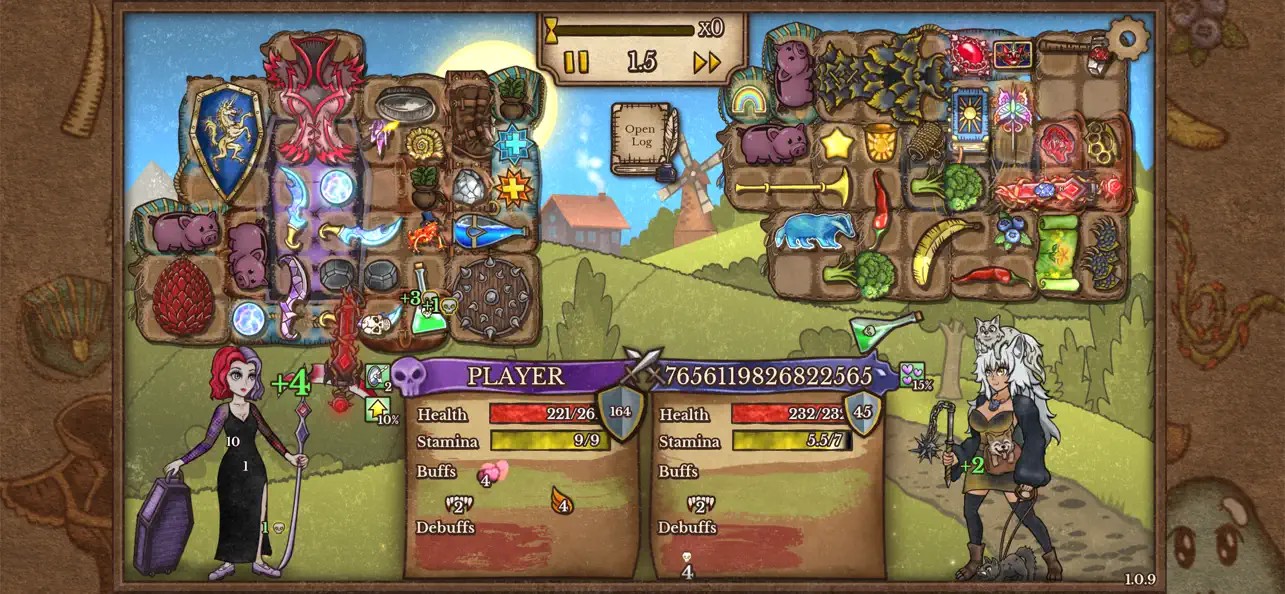This screenshot has width=1285, height=594.
Task: Speed up battle with the fast-forward arrows
Action: pyautogui.click(x=707, y=63)
